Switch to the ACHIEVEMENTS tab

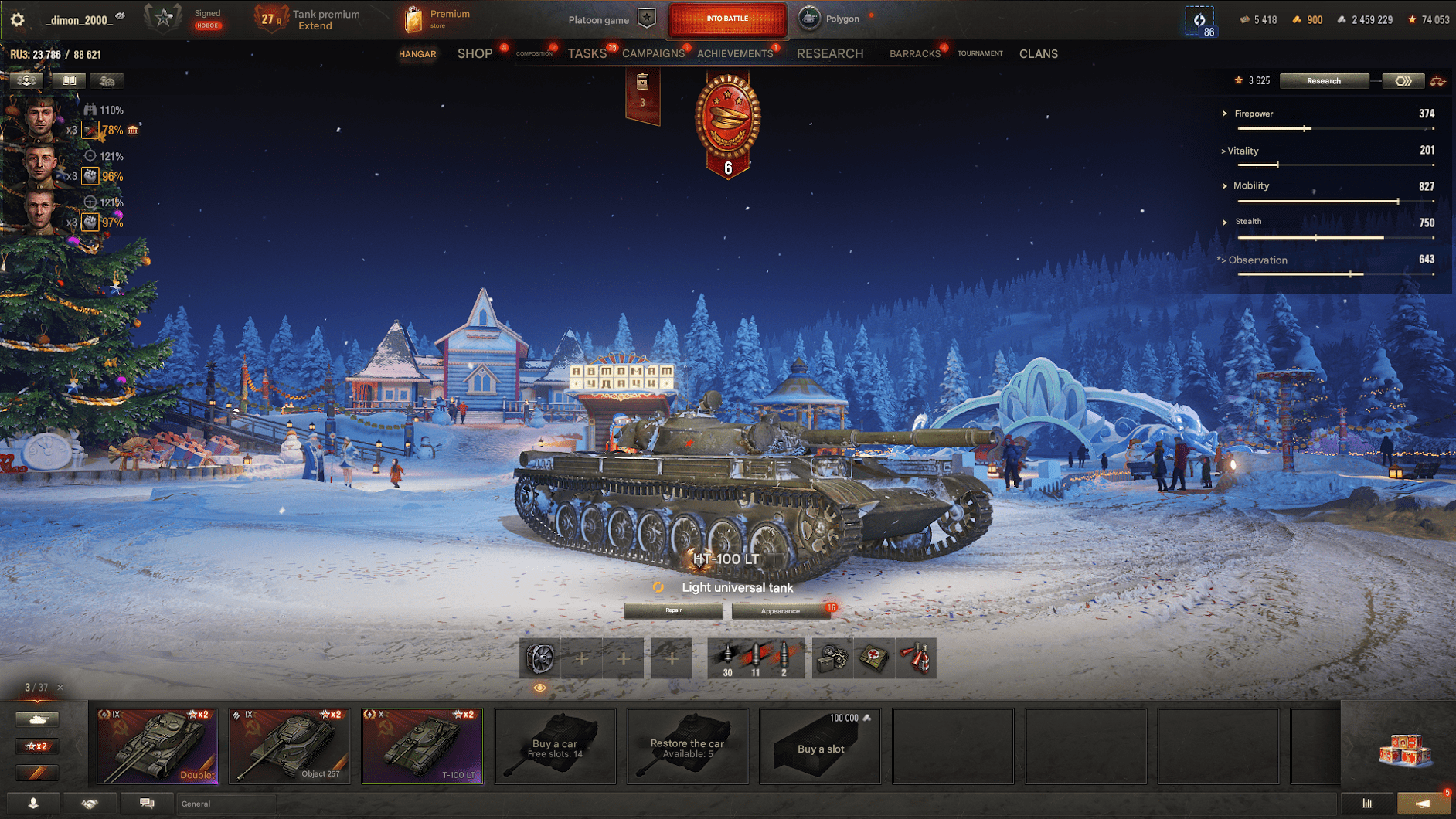point(736,53)
